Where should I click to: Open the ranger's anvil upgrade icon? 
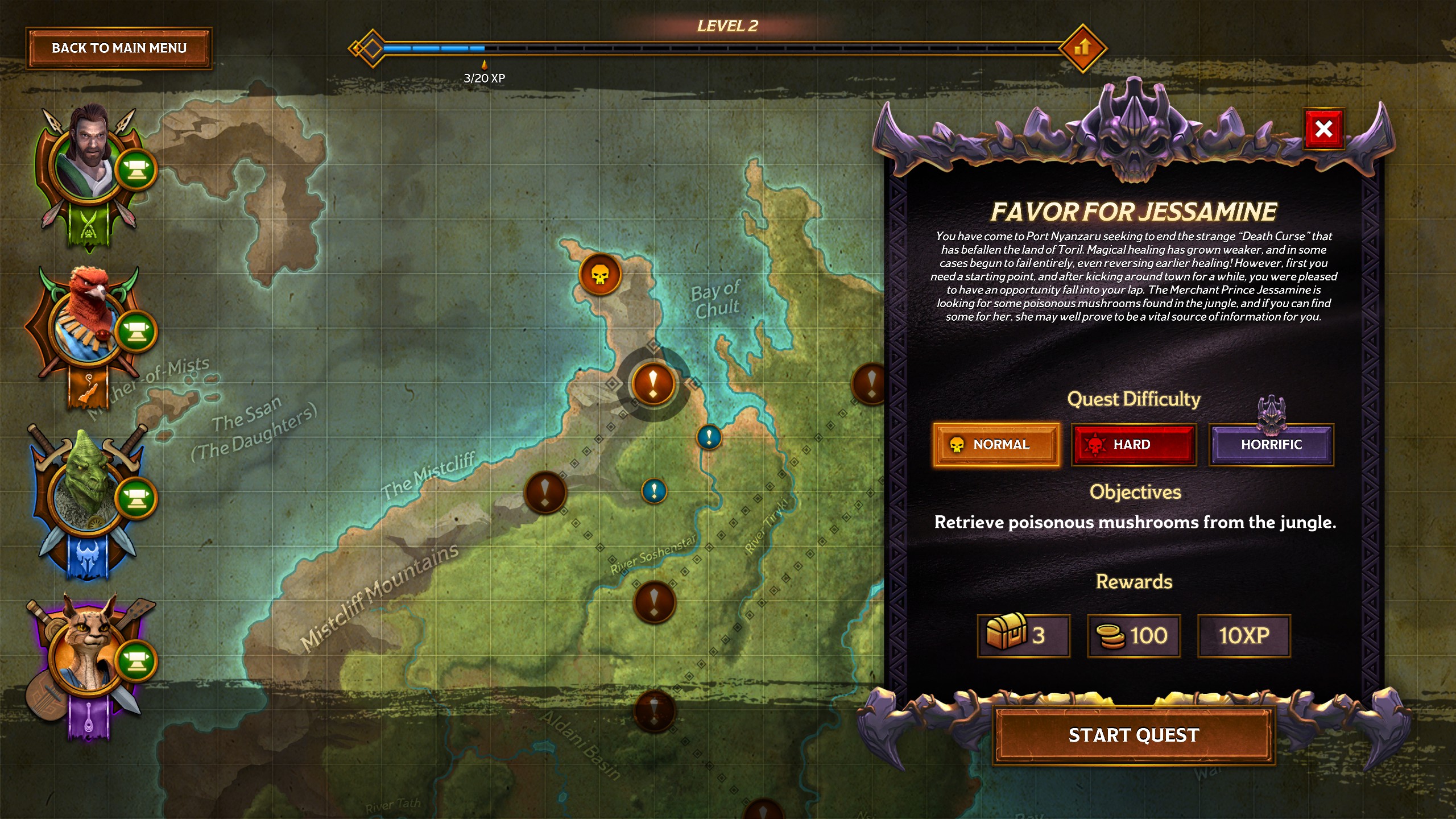click(136, 169)
